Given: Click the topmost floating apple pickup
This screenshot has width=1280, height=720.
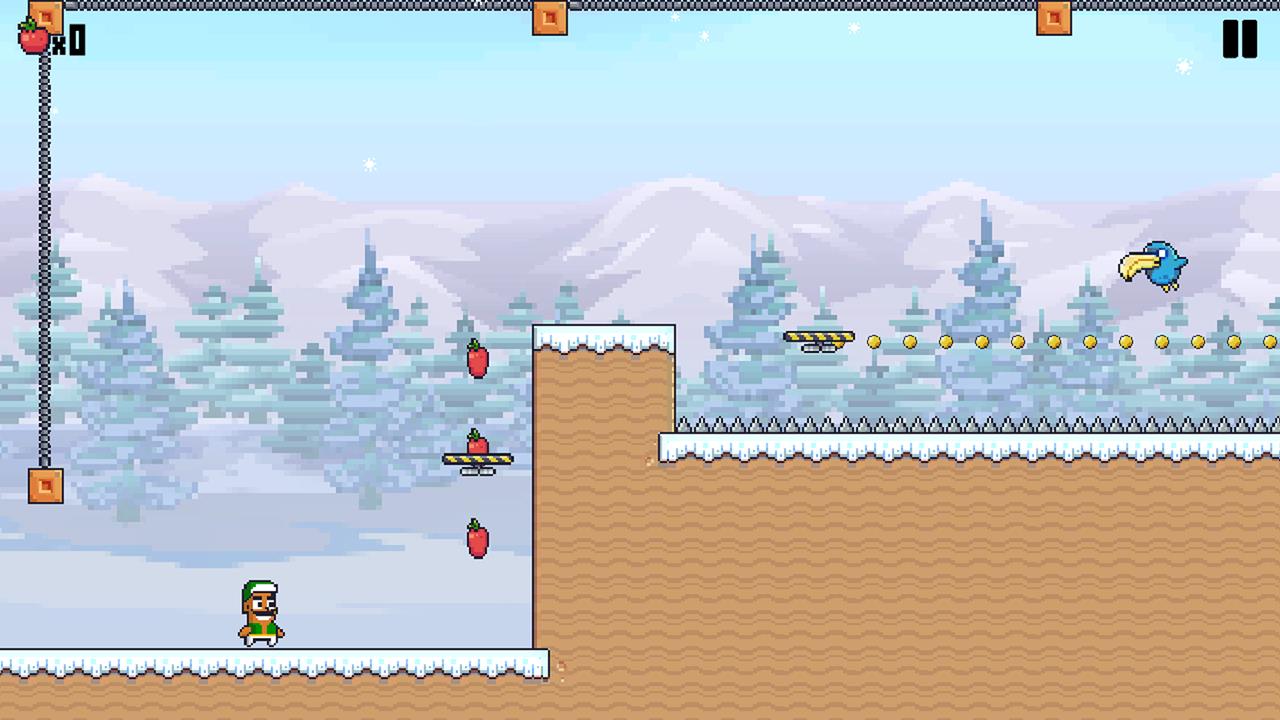Looking at the screenshot, I should (476, 362).
